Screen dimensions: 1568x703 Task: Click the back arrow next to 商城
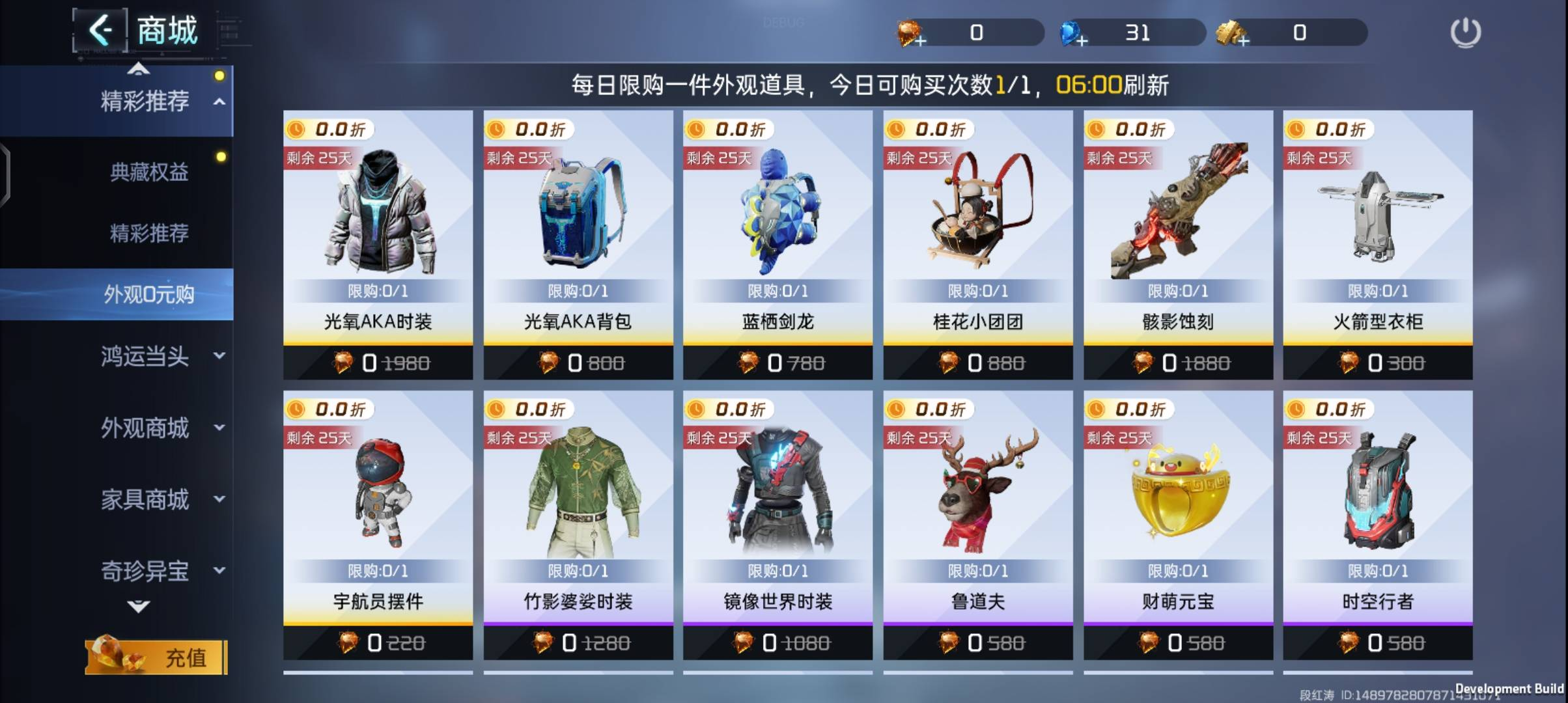click(x=102, y=30)
